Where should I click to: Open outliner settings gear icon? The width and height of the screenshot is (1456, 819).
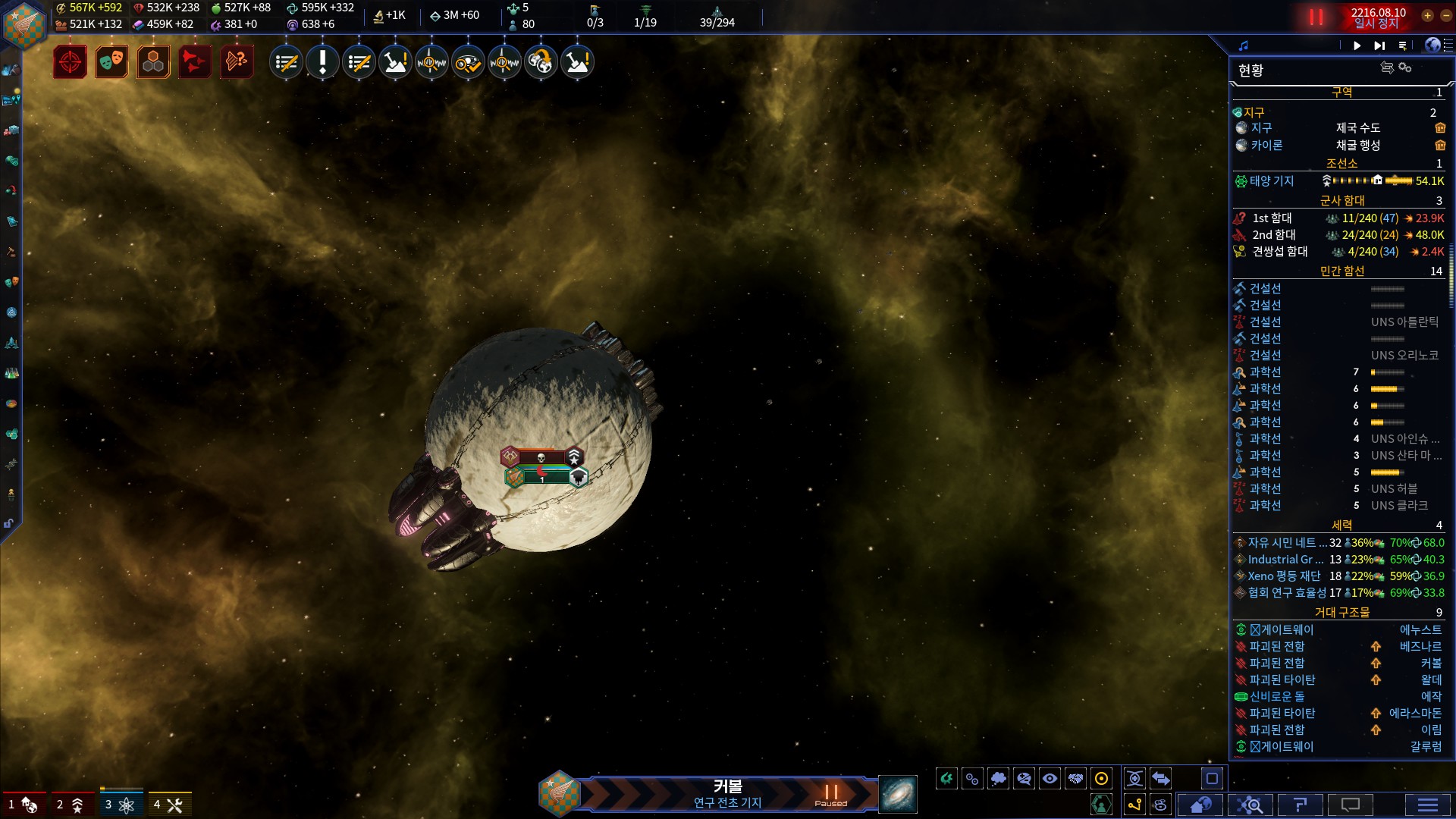(x=1405, y=68)
